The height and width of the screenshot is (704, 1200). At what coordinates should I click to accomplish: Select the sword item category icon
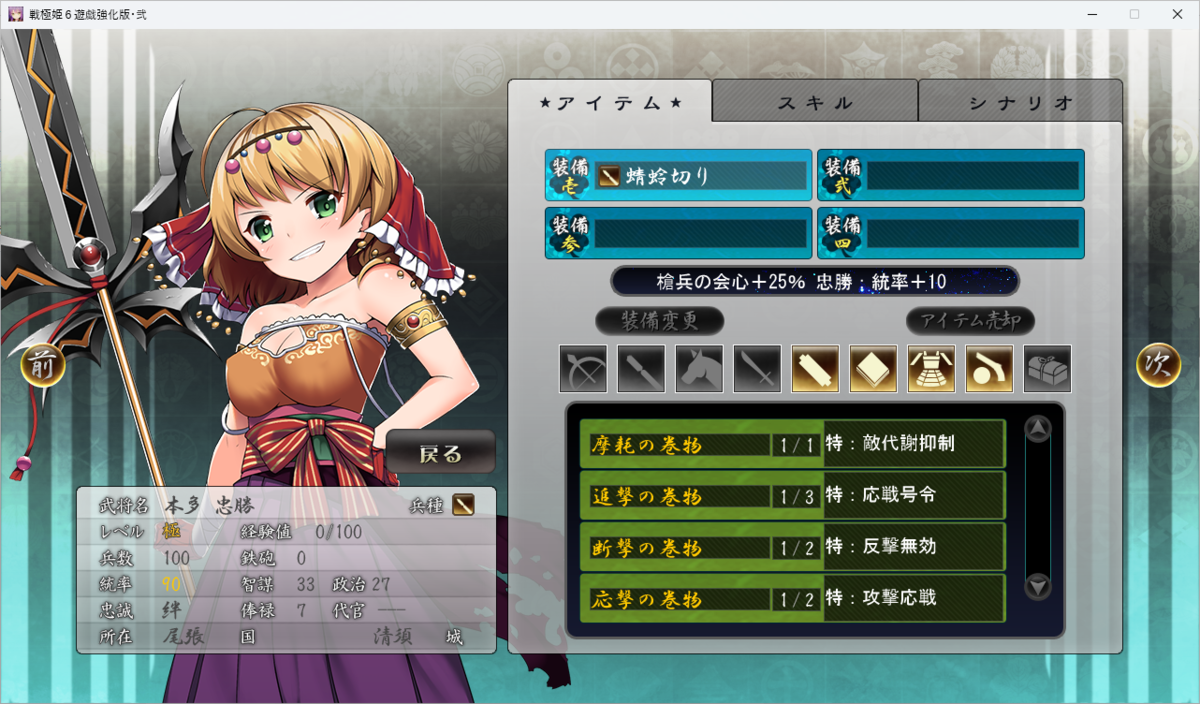(x=757, y=369)
